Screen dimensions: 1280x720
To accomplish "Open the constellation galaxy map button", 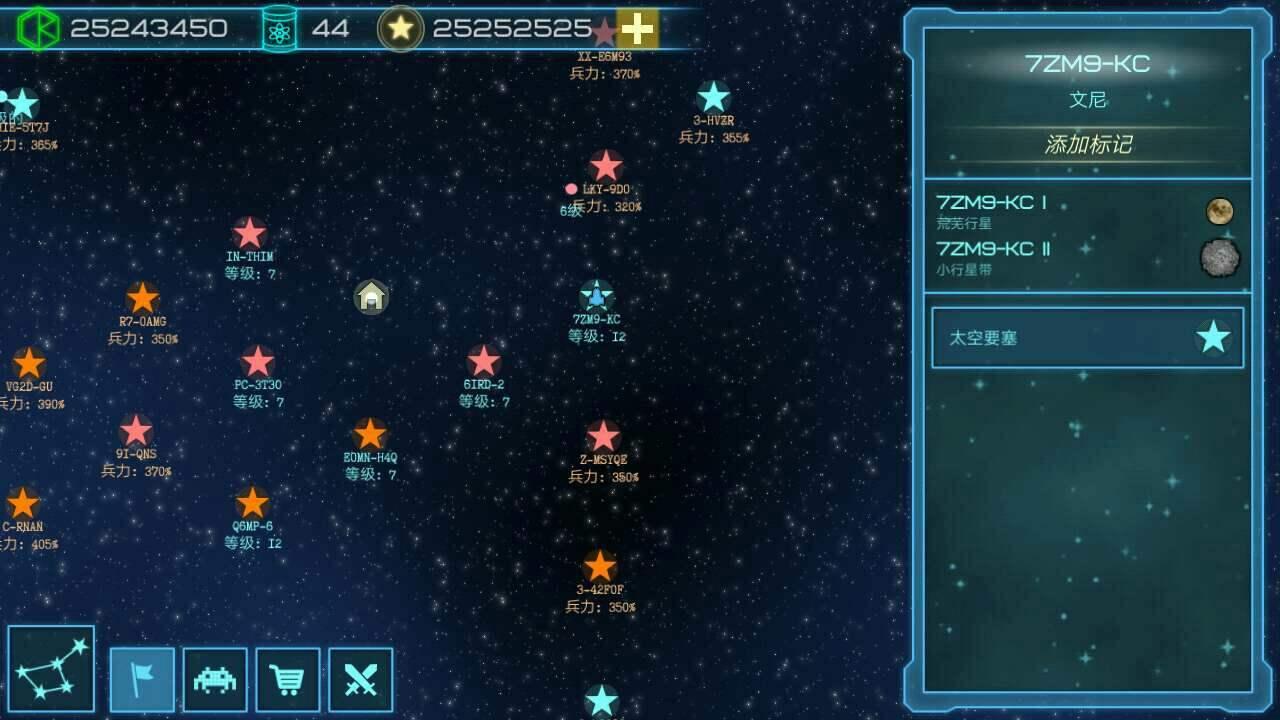I will (51, 669).
